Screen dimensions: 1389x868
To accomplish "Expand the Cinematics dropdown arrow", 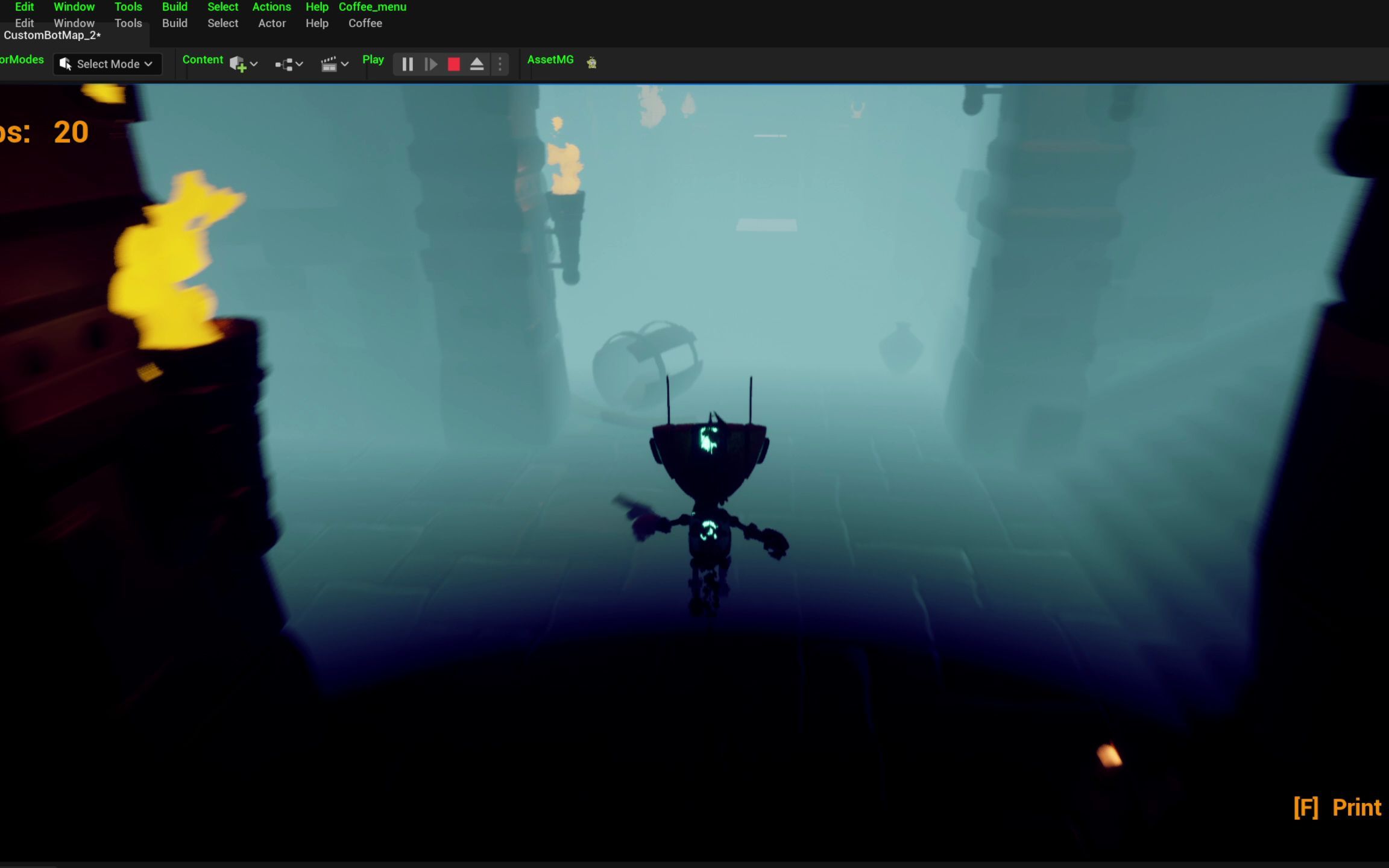I will (x=345, y=64).
